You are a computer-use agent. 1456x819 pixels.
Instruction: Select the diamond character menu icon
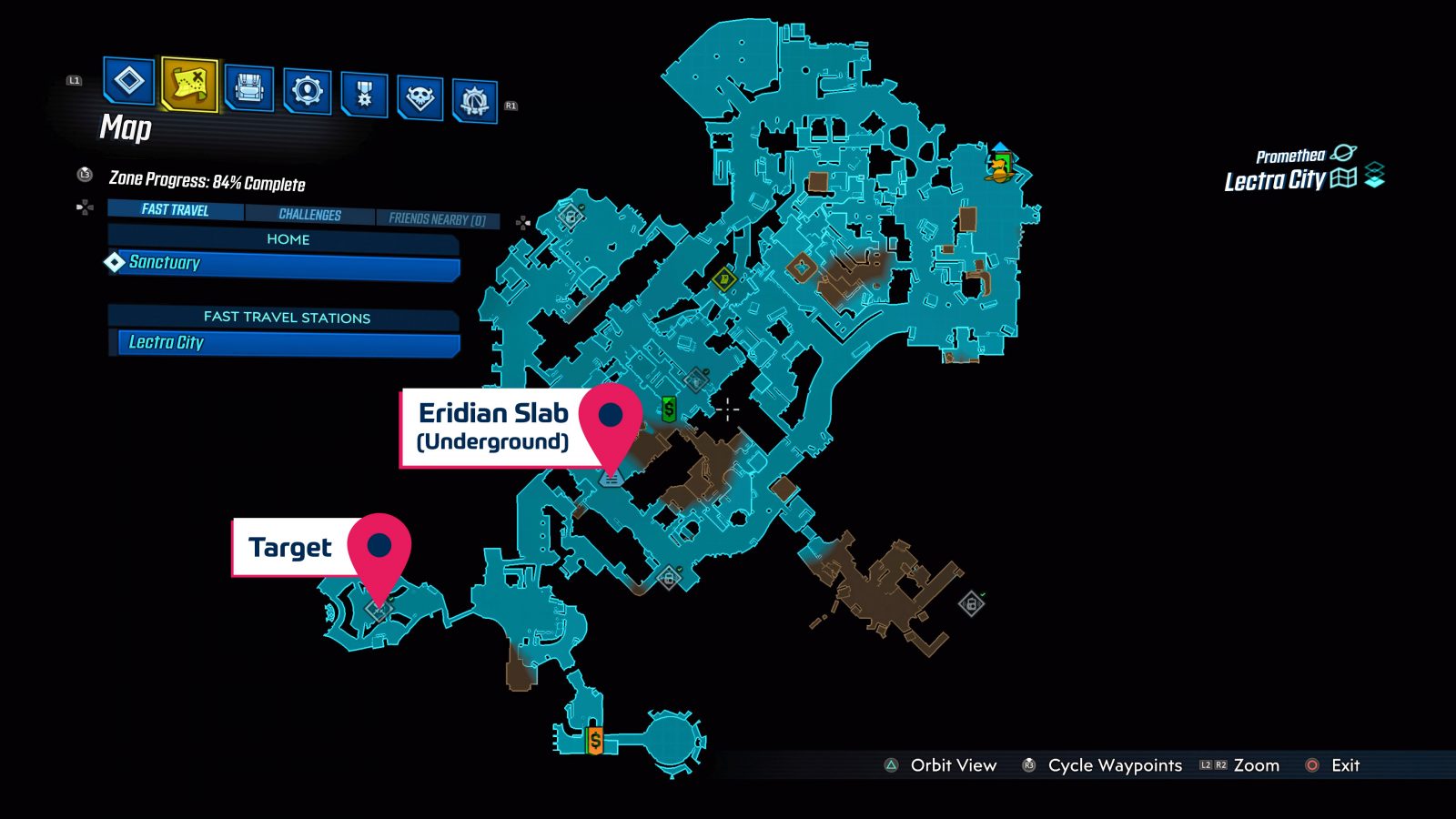pos(127,82)
